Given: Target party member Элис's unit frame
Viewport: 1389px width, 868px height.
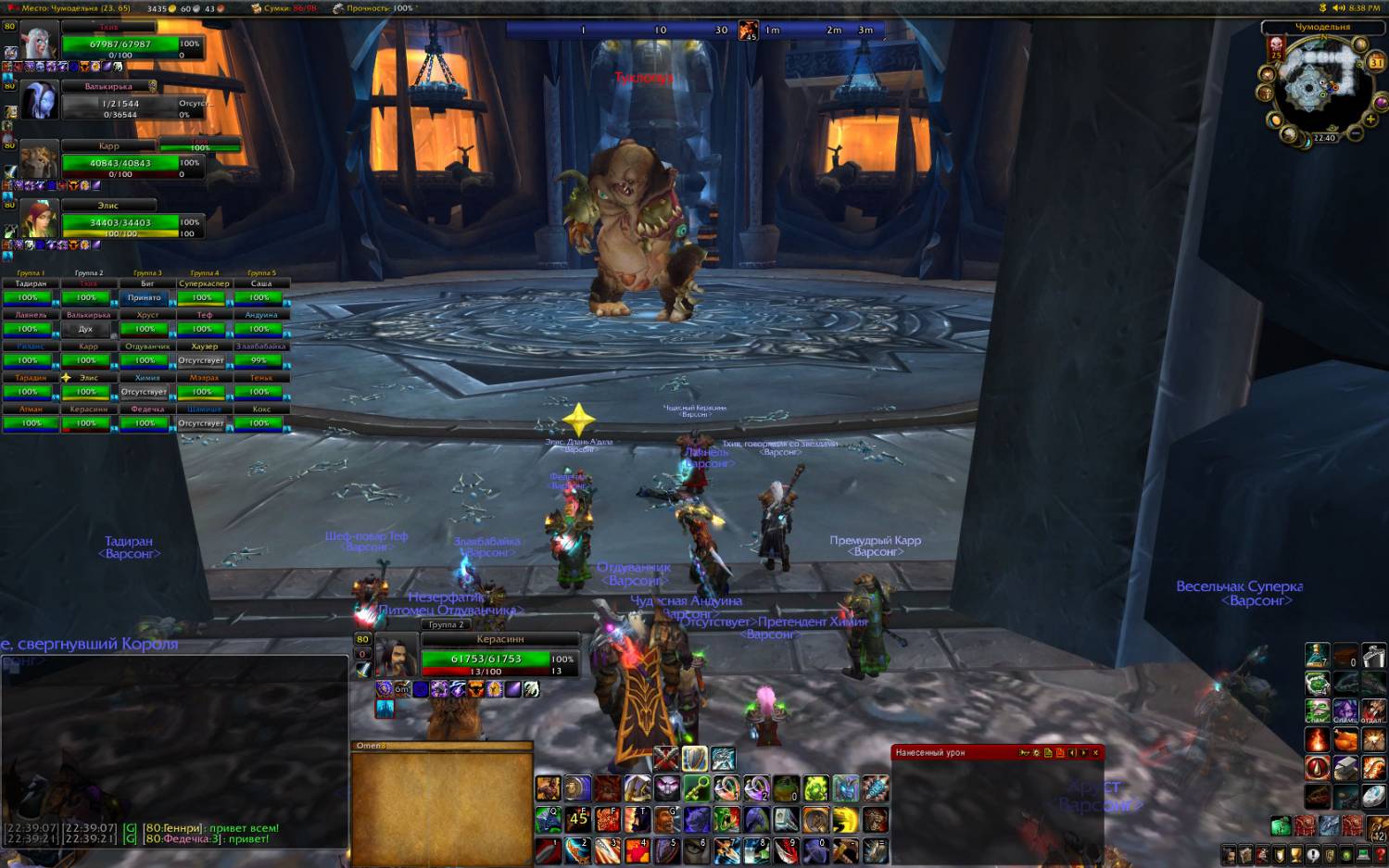Looking at the screenshot, I should pyautogui.click(x=120, y=222).
